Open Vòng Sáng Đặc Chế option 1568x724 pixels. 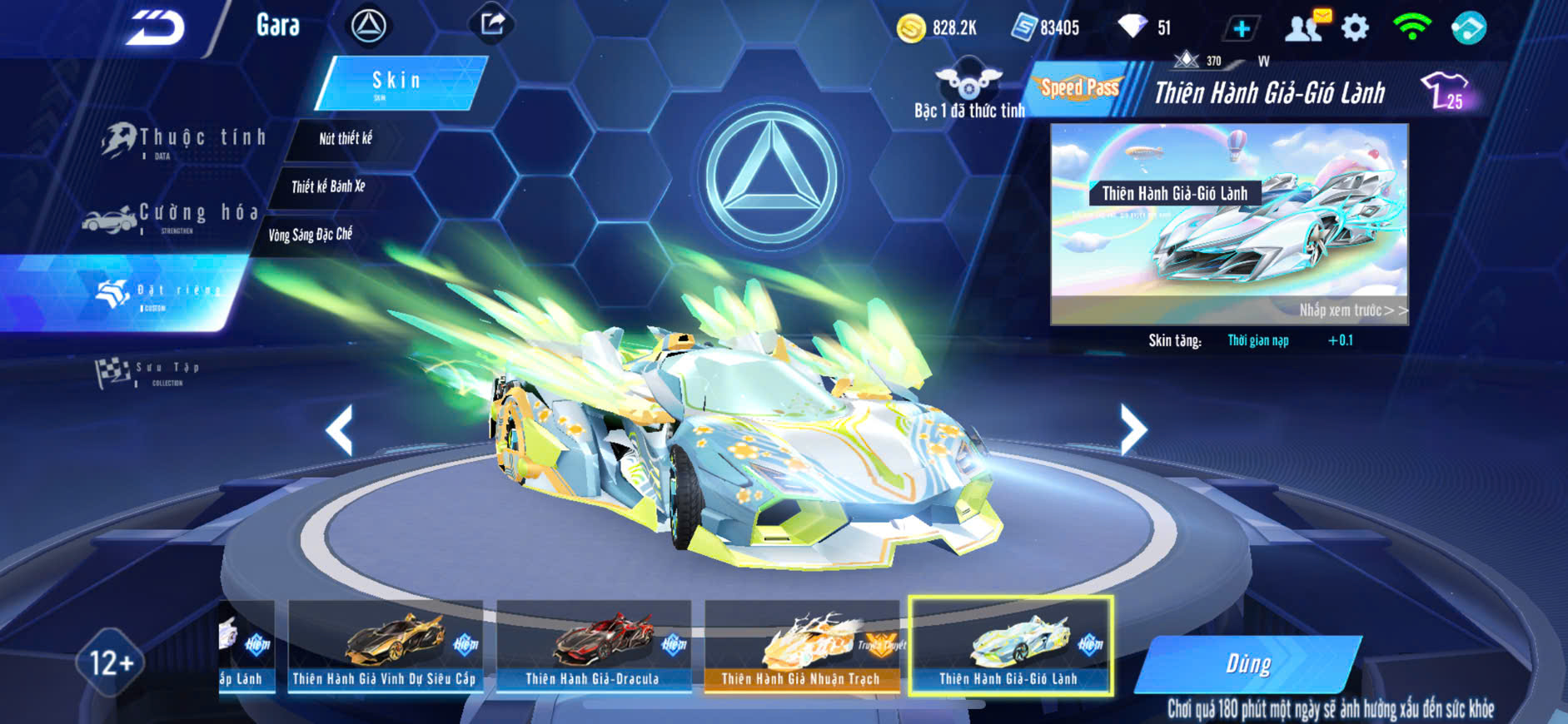click(310, 235)
